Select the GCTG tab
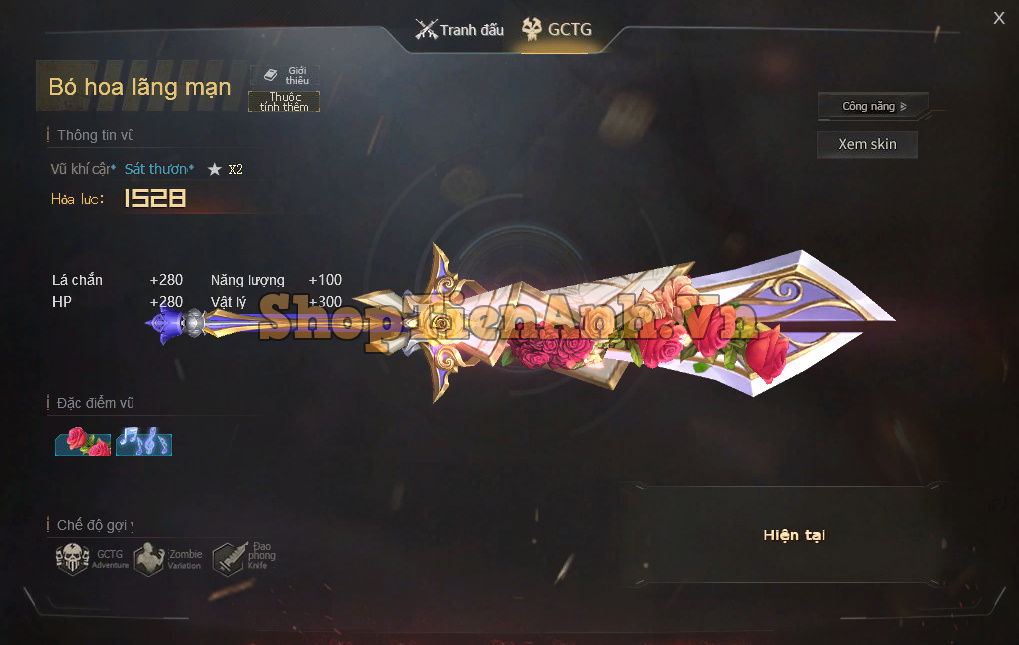The width and height of the screenshot is (1019, 645). (x=557, y=30)
